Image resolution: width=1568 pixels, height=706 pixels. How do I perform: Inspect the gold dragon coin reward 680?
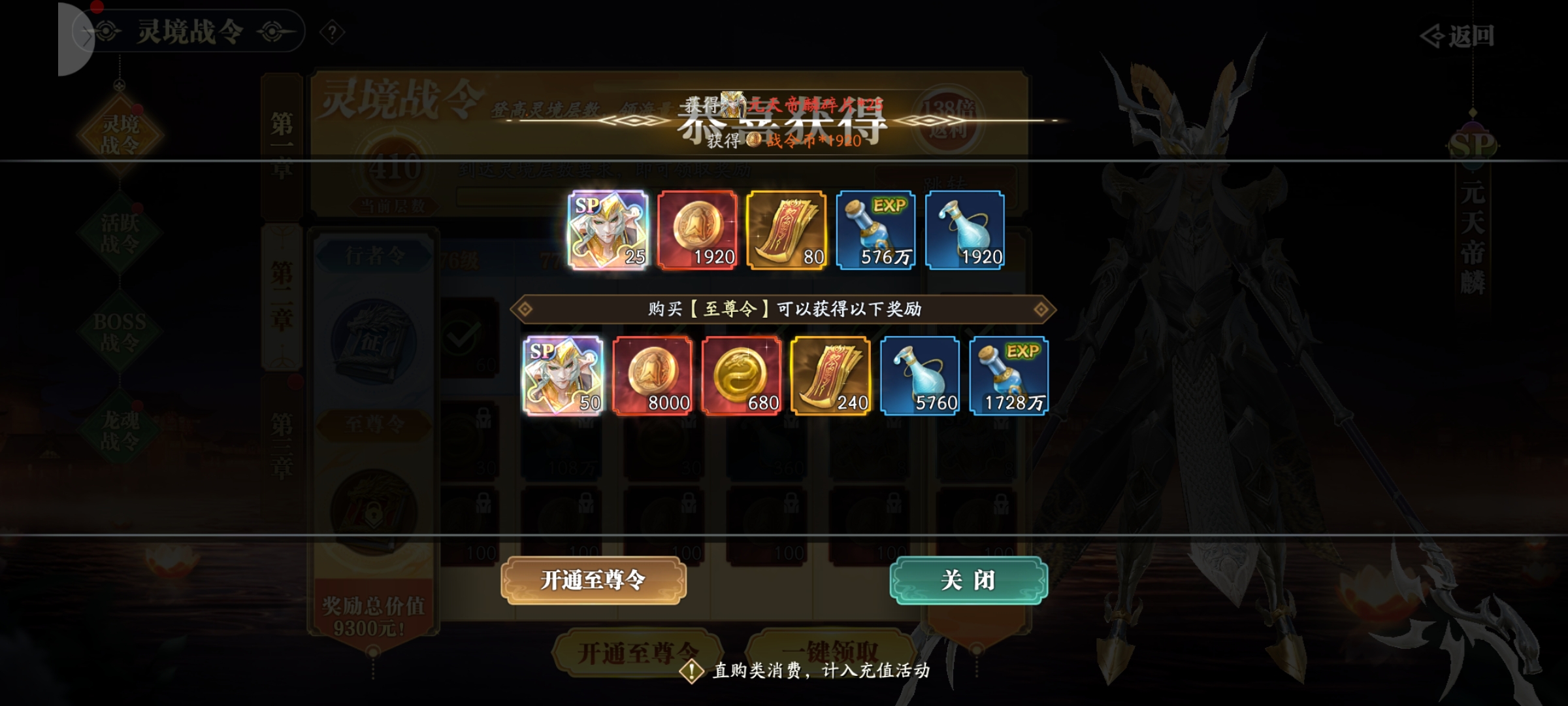[742, 376]
